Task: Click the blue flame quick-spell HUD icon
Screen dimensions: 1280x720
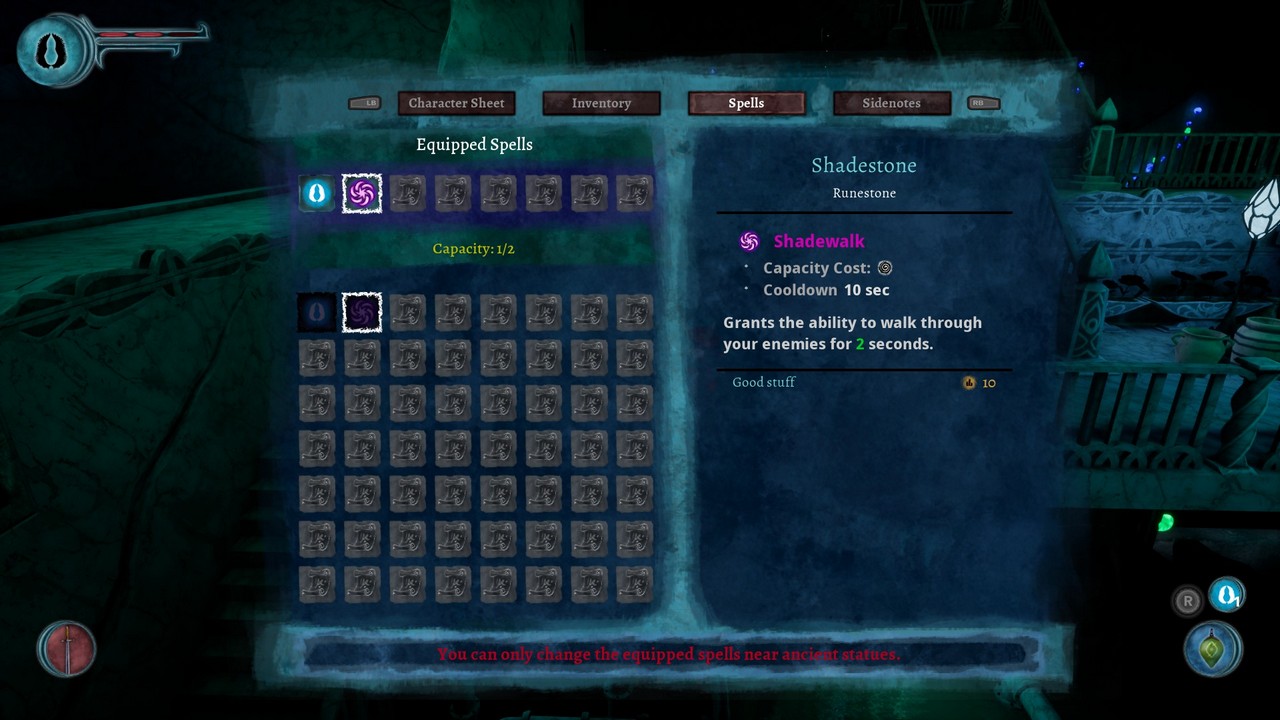Action: point(1226,596)
